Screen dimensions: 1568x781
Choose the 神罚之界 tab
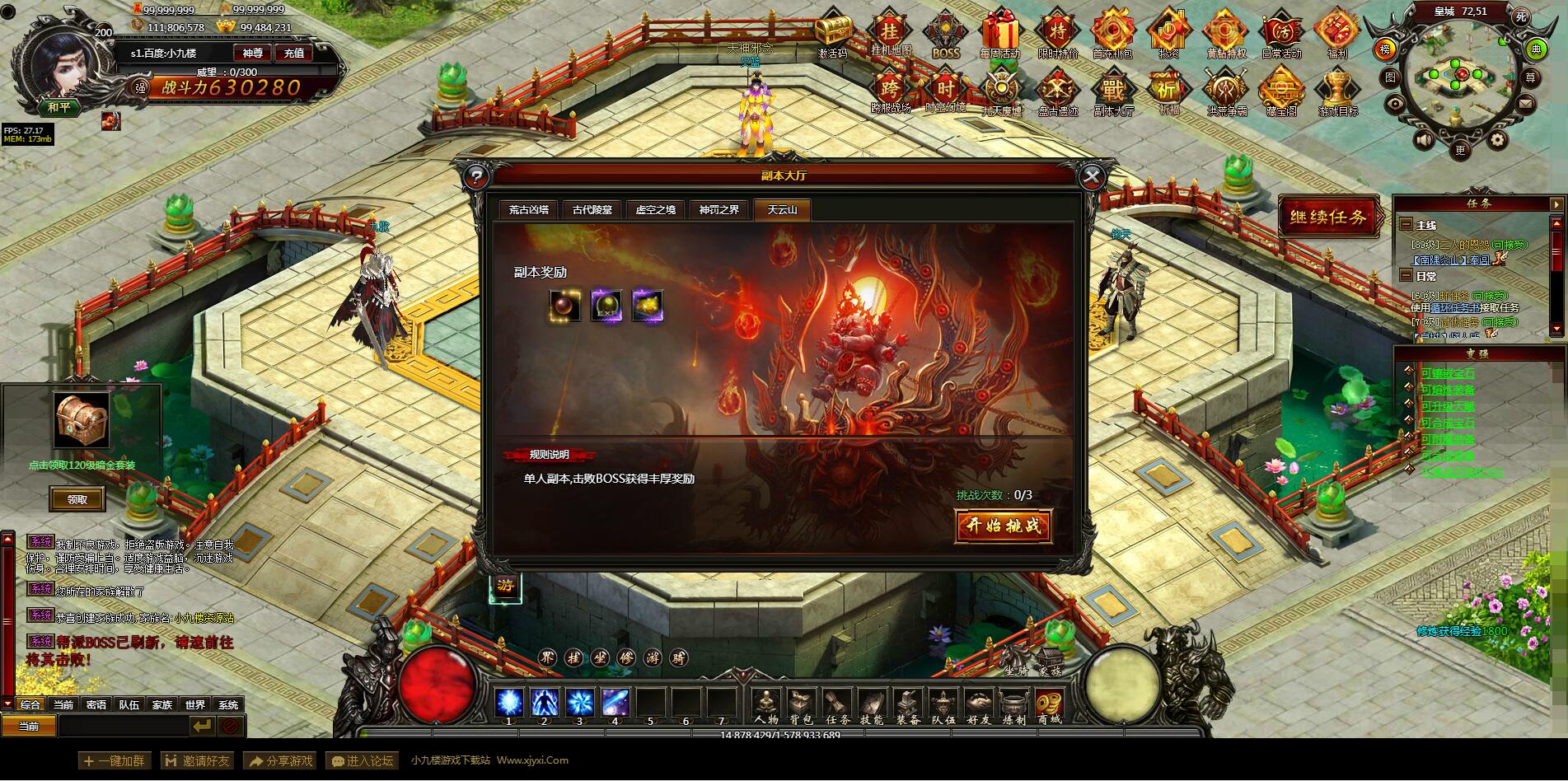tap(719, 210)
